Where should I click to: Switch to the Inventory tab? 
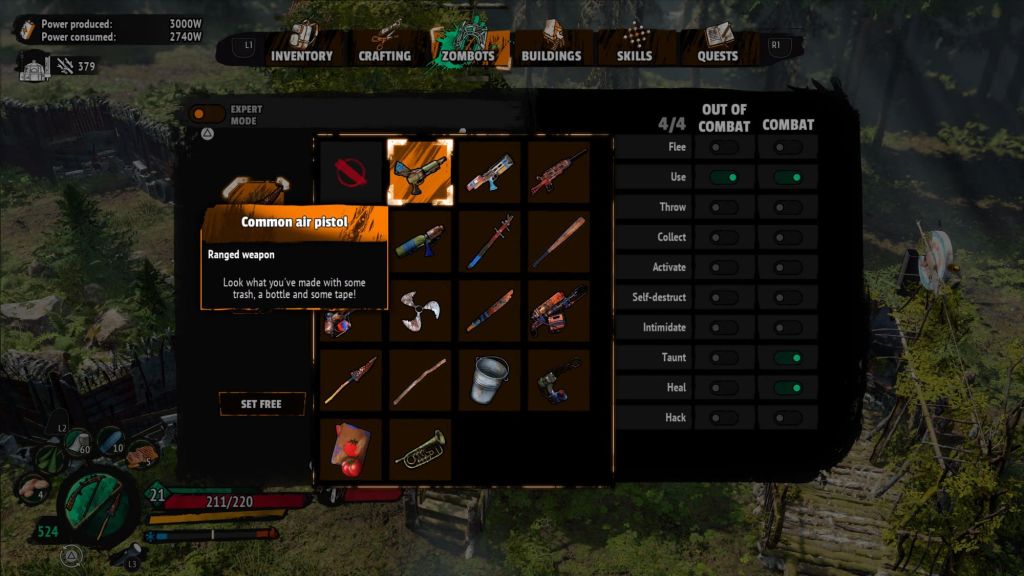(x=301, y=55)
